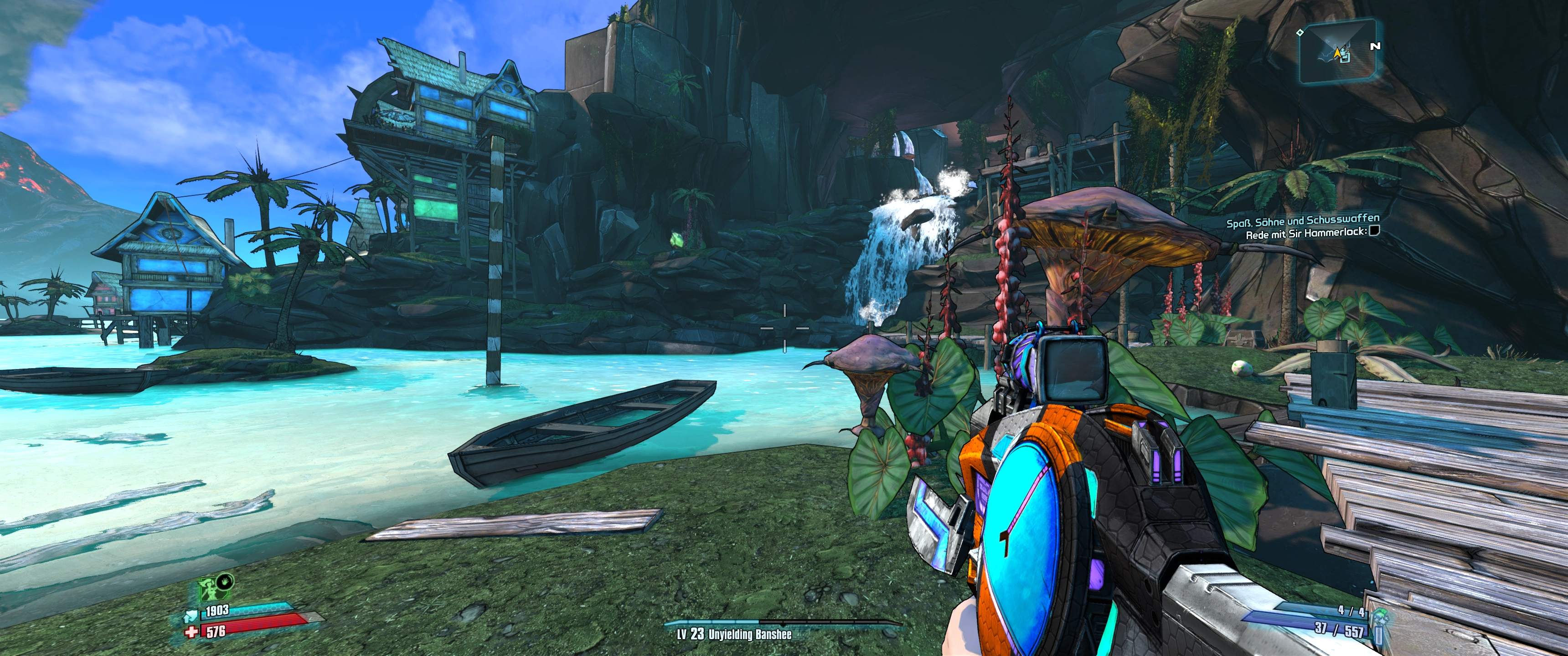Open the minimap in the corner
Screen dimensions: 1568x656
coord(1337,52)
